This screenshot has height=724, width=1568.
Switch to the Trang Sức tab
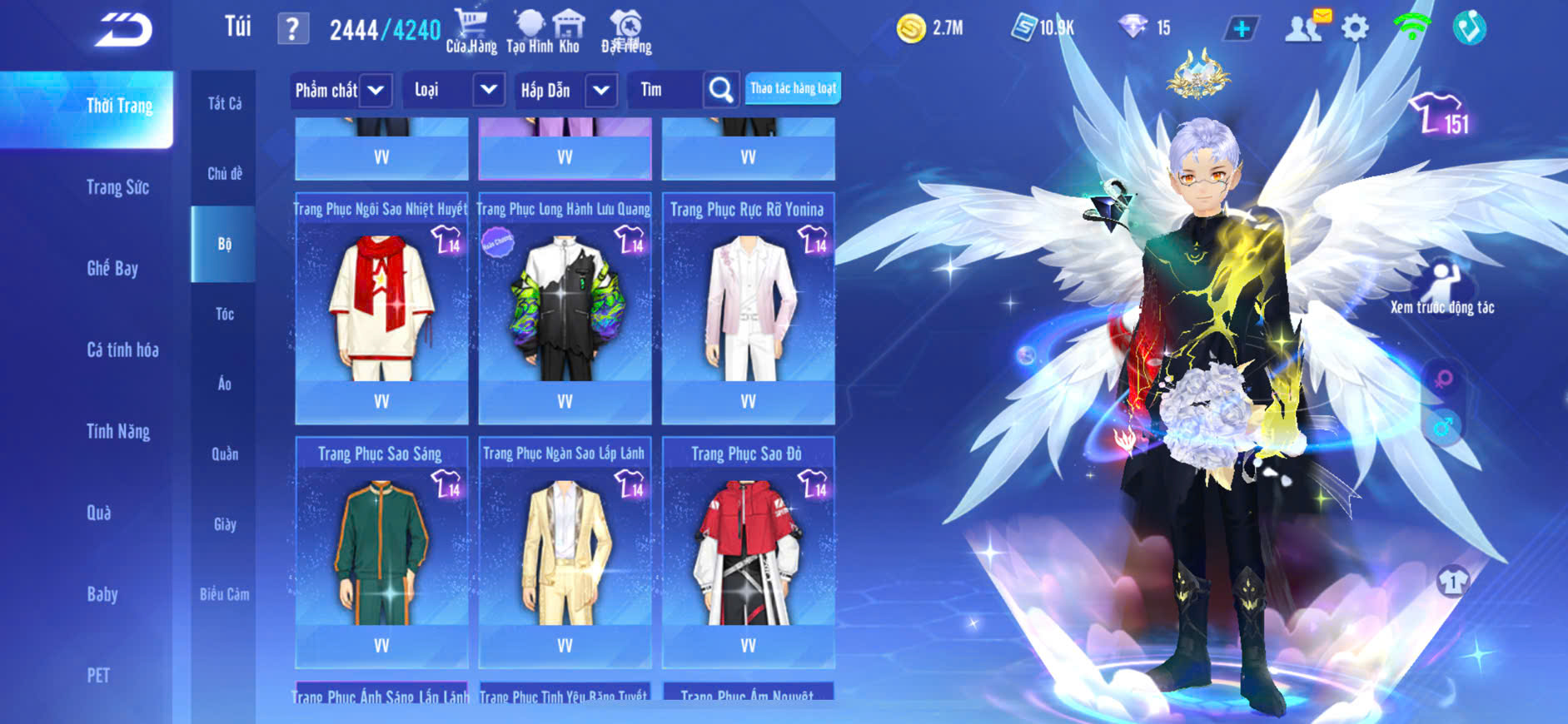117,187
